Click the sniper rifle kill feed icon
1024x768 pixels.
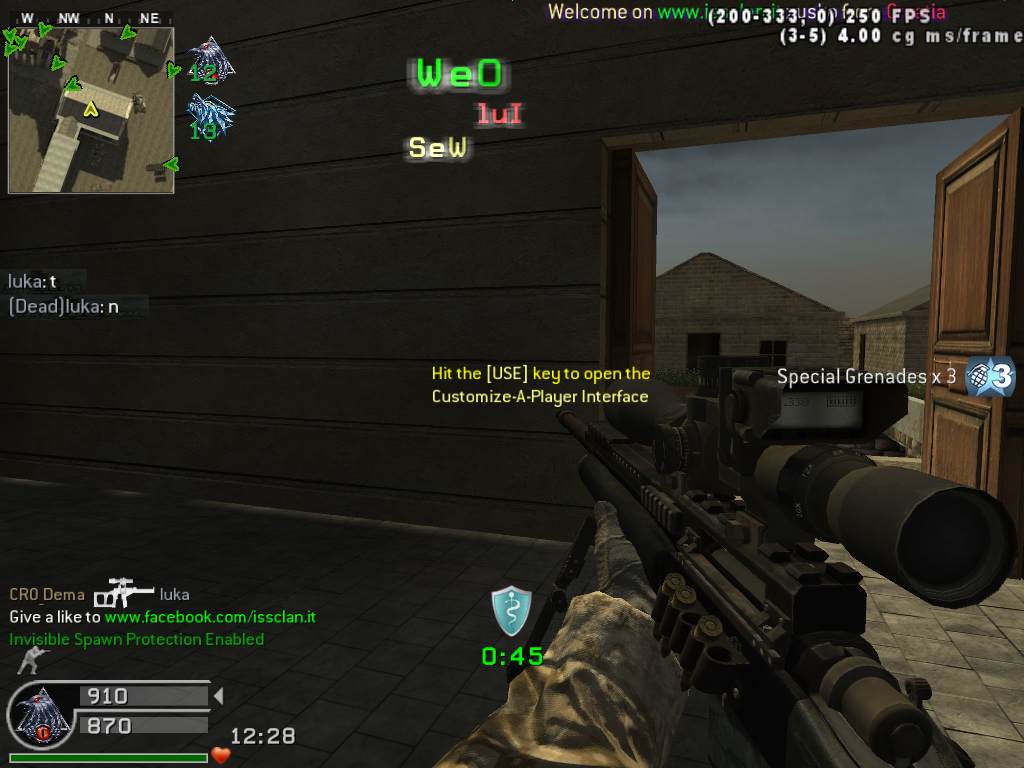(x=124, y=594)
